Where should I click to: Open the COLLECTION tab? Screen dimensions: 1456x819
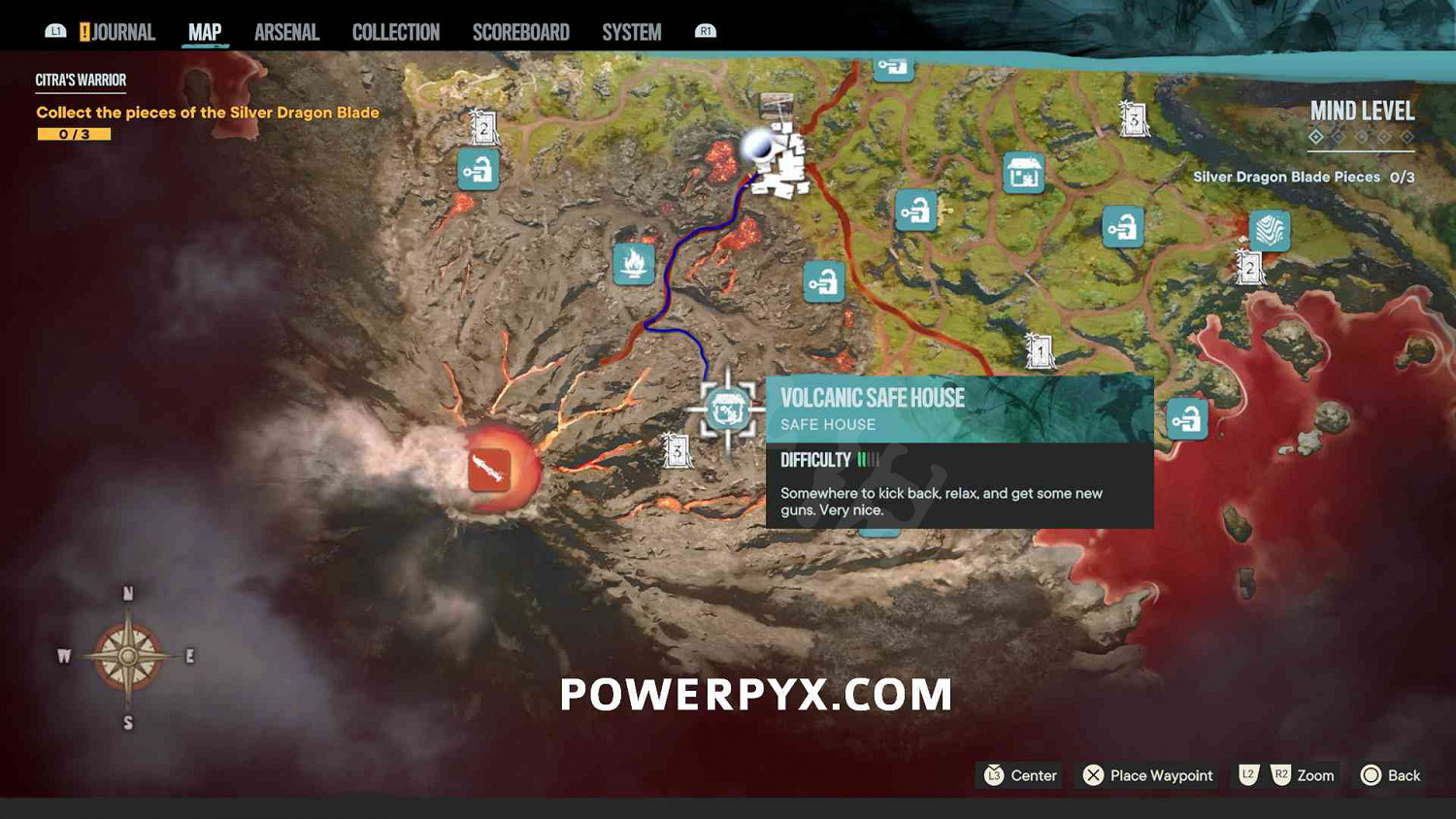click(x=395, y=31)
